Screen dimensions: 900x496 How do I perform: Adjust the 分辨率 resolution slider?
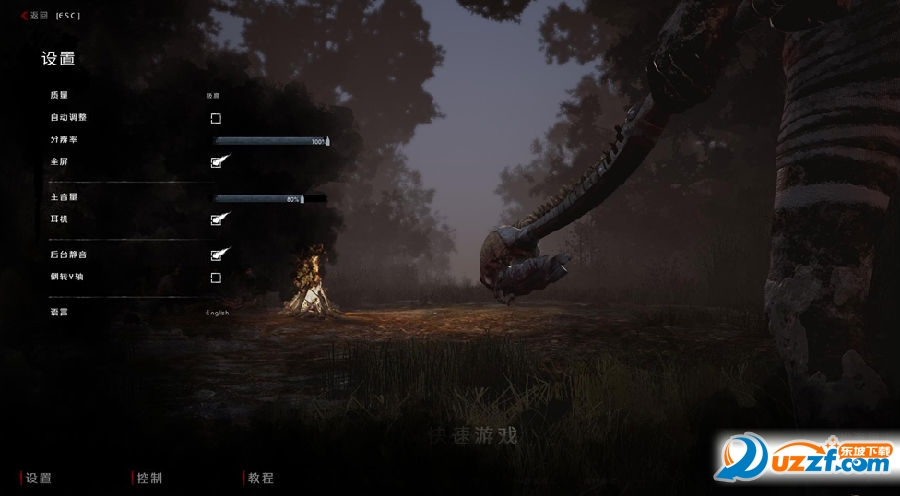(x=271, y=141)
